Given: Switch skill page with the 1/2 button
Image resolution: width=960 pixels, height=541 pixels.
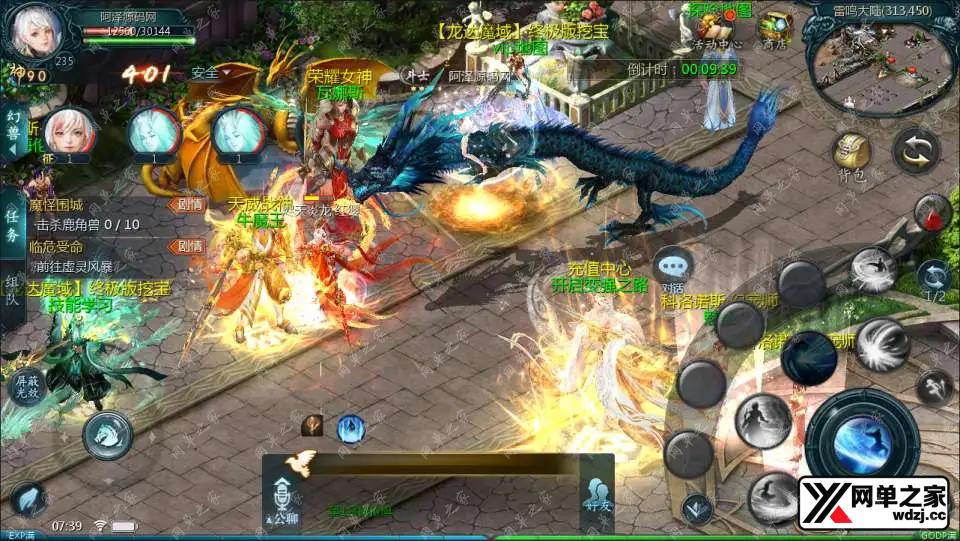Looking at the screenshot, I should tap(934, 280).
